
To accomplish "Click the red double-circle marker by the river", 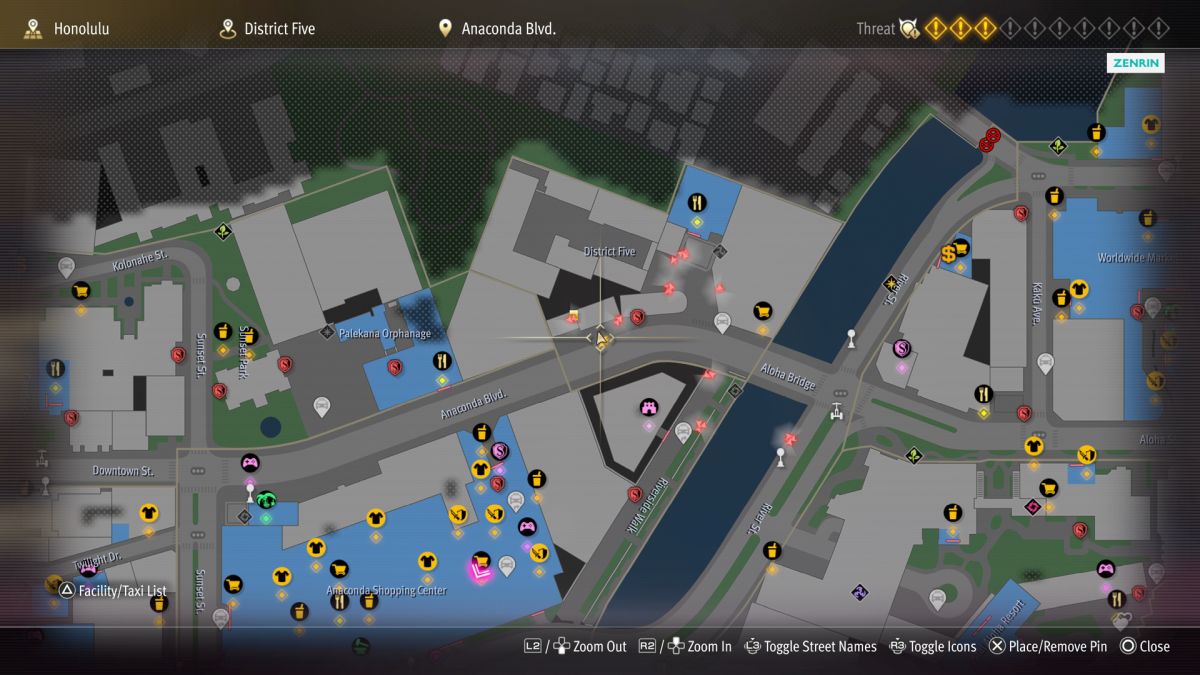I will 990,140.
